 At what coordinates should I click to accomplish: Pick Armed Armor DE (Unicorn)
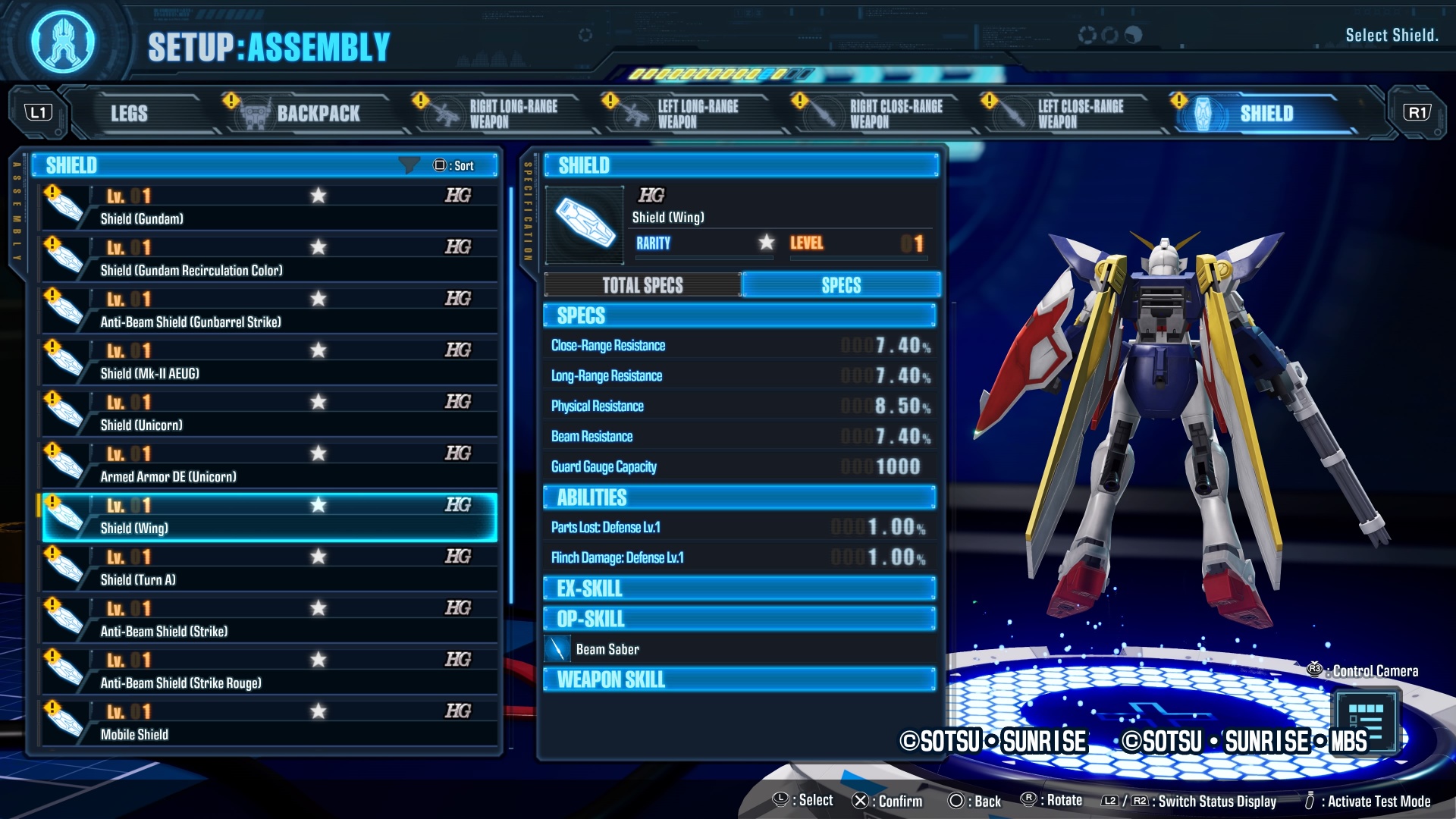(x=269, y=465)
